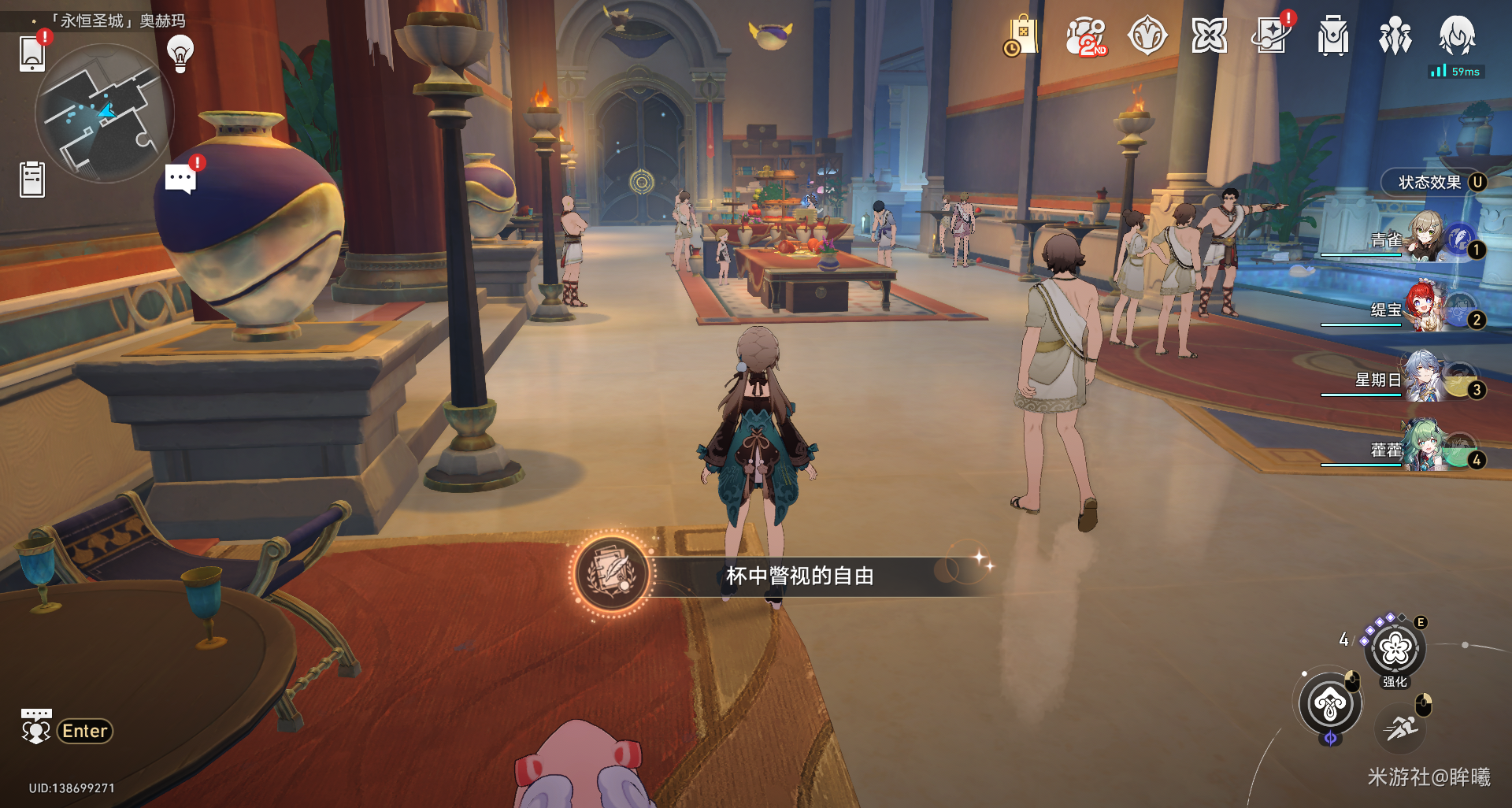This screenshot has height=808, width=1512.
Task: Open the shopping bag store icon
Action: (x=1021, y=36)
